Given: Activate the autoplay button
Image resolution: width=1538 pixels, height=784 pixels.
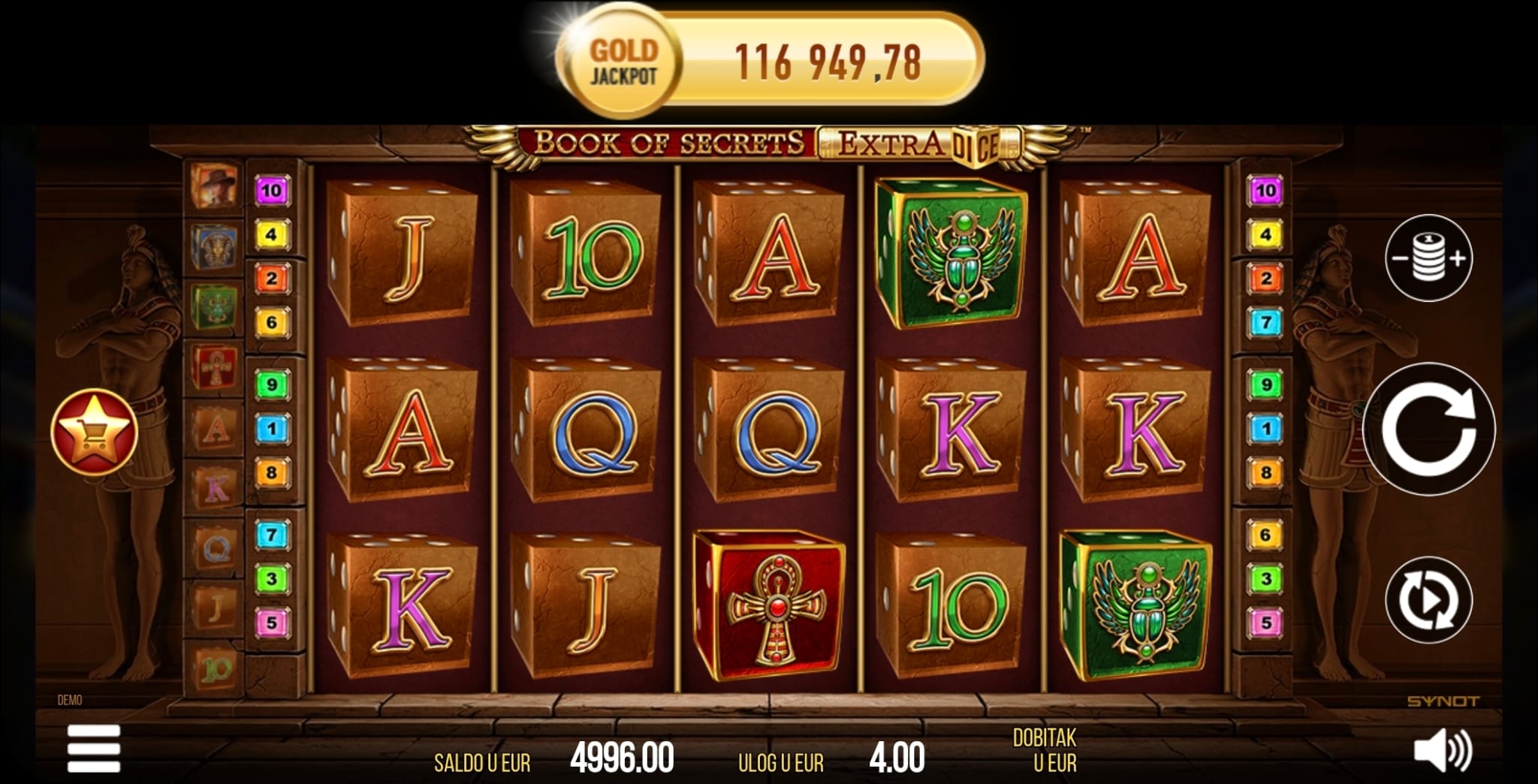Looking at the screenshot, I should (1428, 600).
